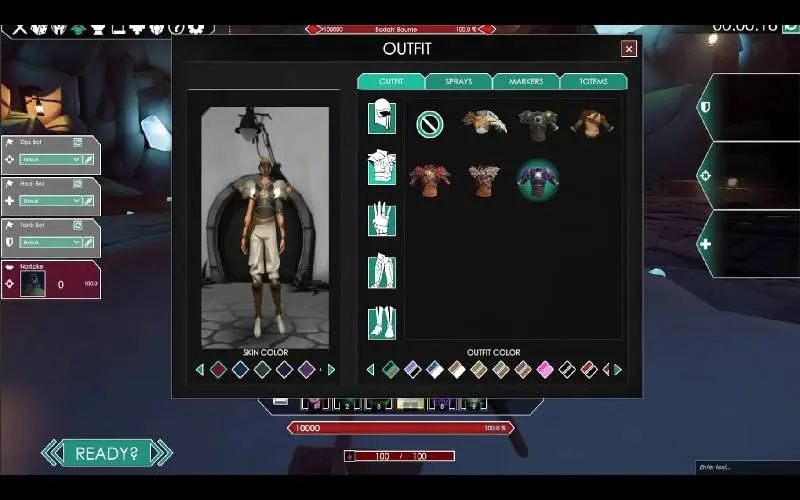Open the Dps Bot loadout dropdown
This screenshot has width=800, height=500.
[50, 159]
